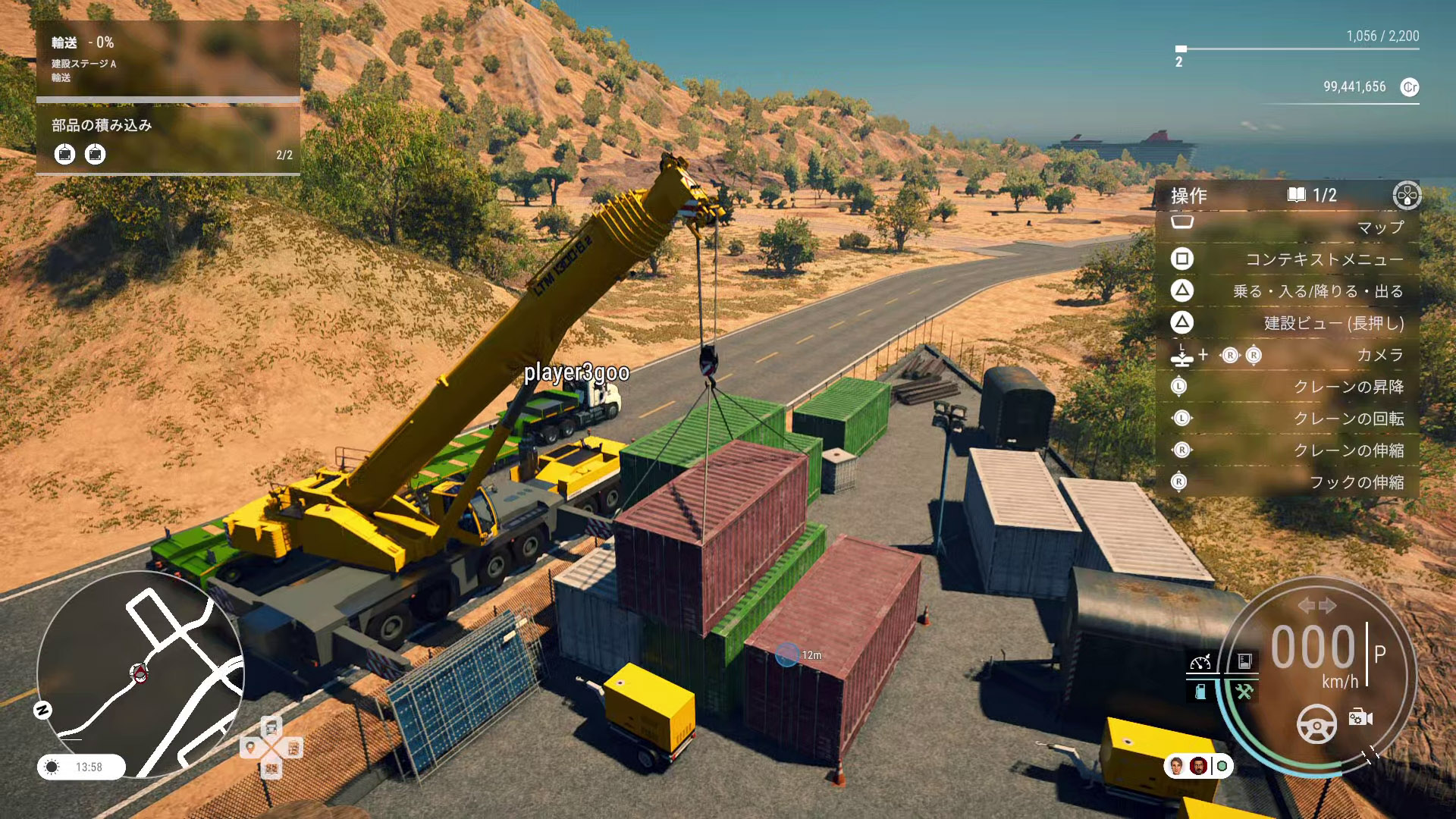
Task: Click the 操作 controls panel header
Action: pyautogui.click(x=1189, y=196)
